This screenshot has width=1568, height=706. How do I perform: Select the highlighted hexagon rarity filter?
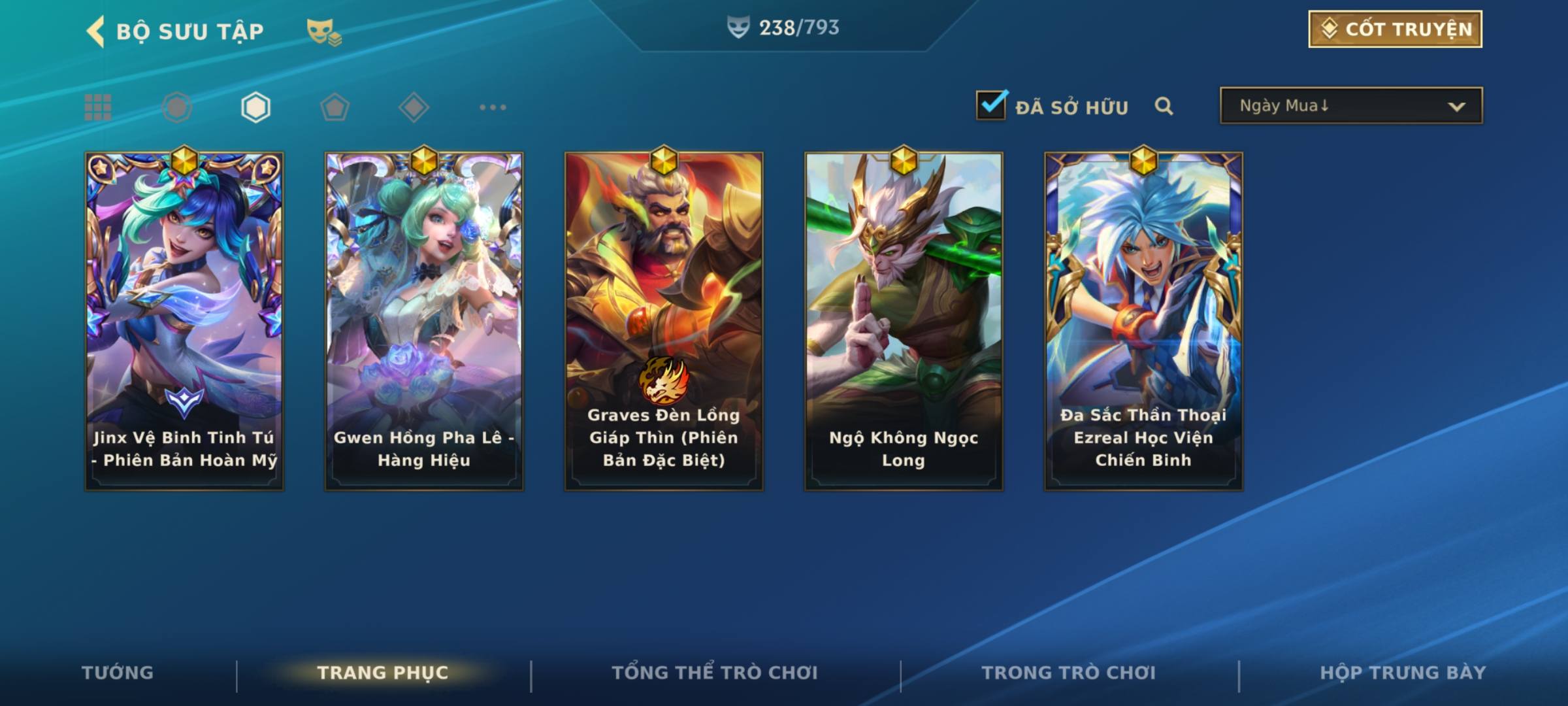point(255,107)
